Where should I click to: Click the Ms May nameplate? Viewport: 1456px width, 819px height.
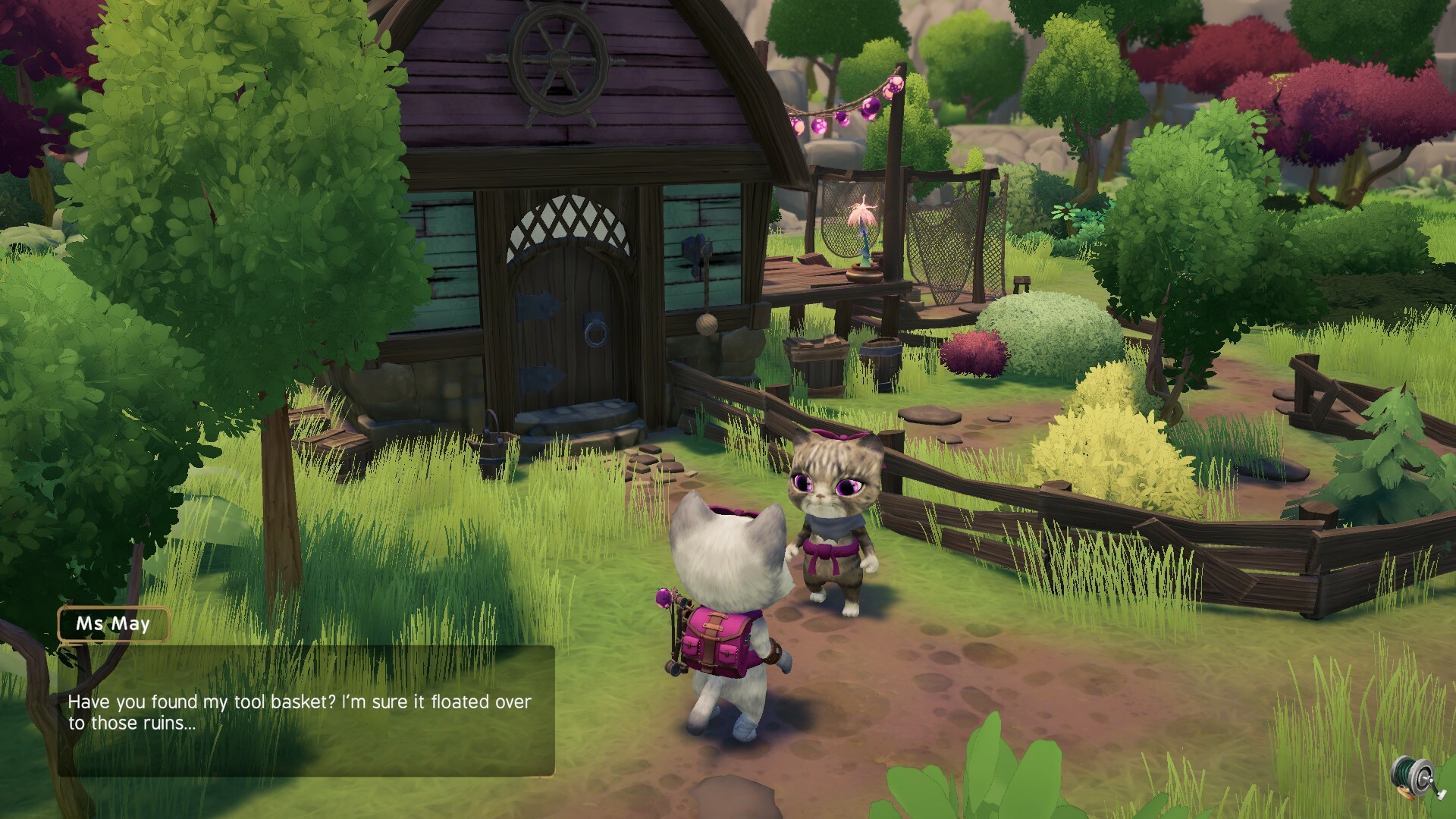coord(115,625)
